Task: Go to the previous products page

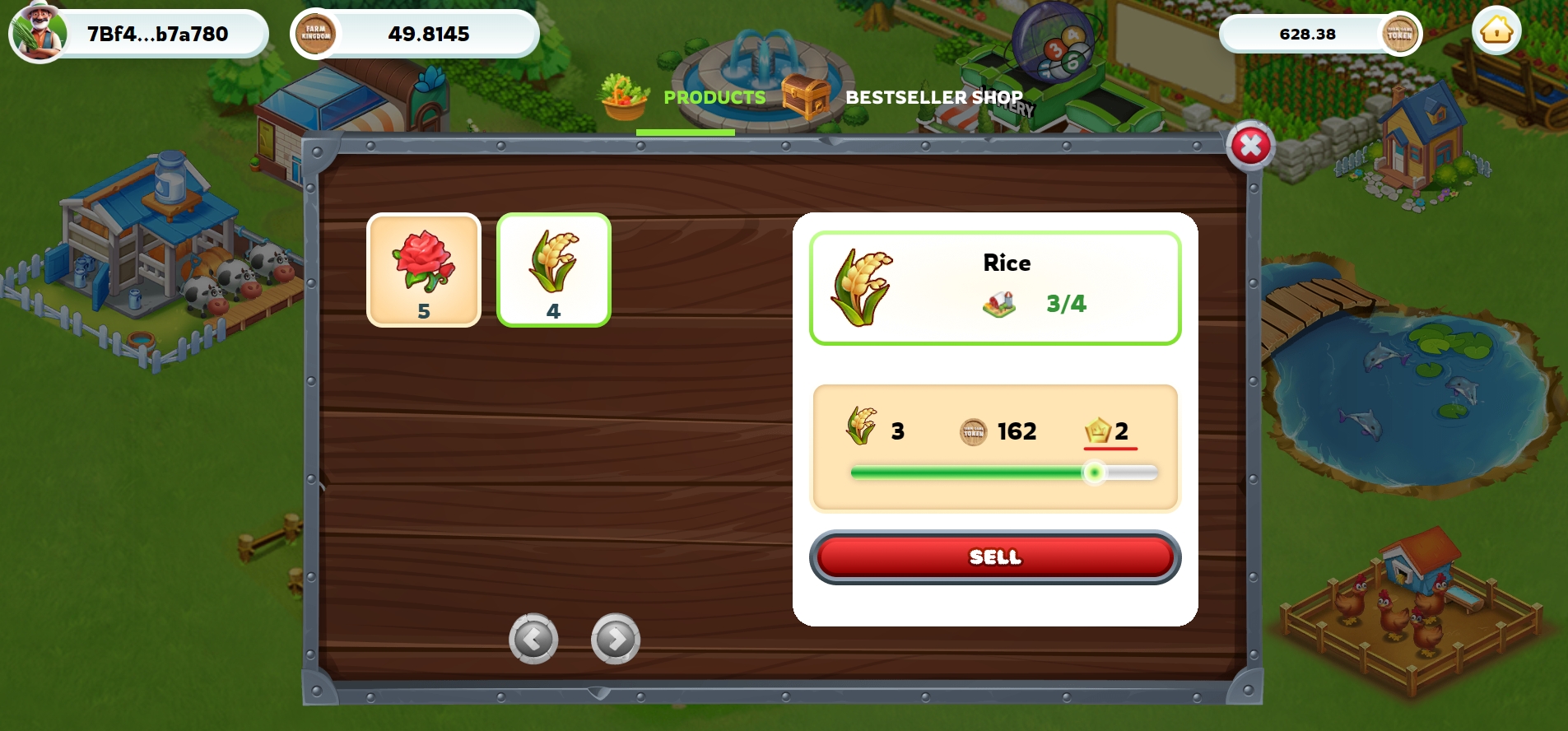Action: (x=533, y=639)
